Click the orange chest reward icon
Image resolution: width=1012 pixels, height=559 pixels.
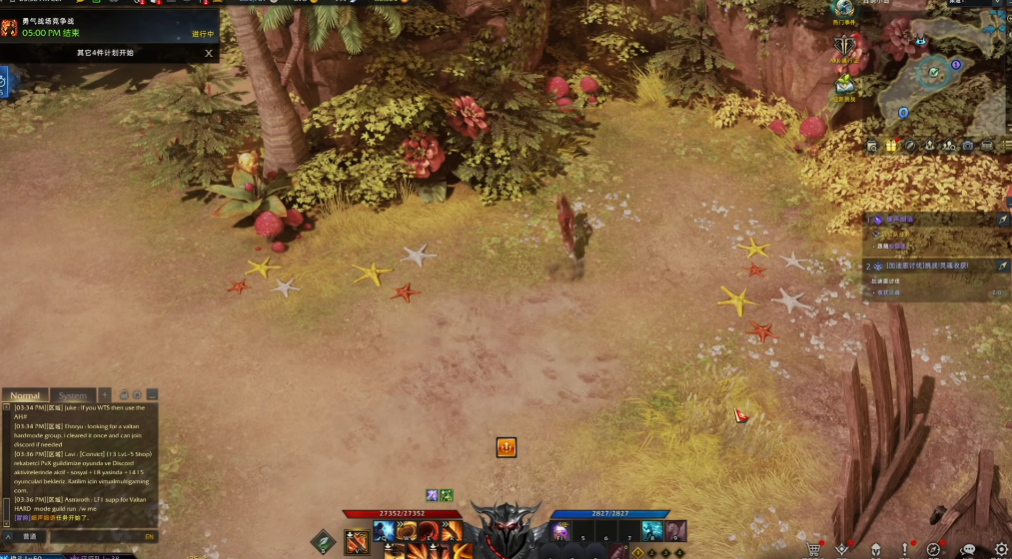click(506, 447)
